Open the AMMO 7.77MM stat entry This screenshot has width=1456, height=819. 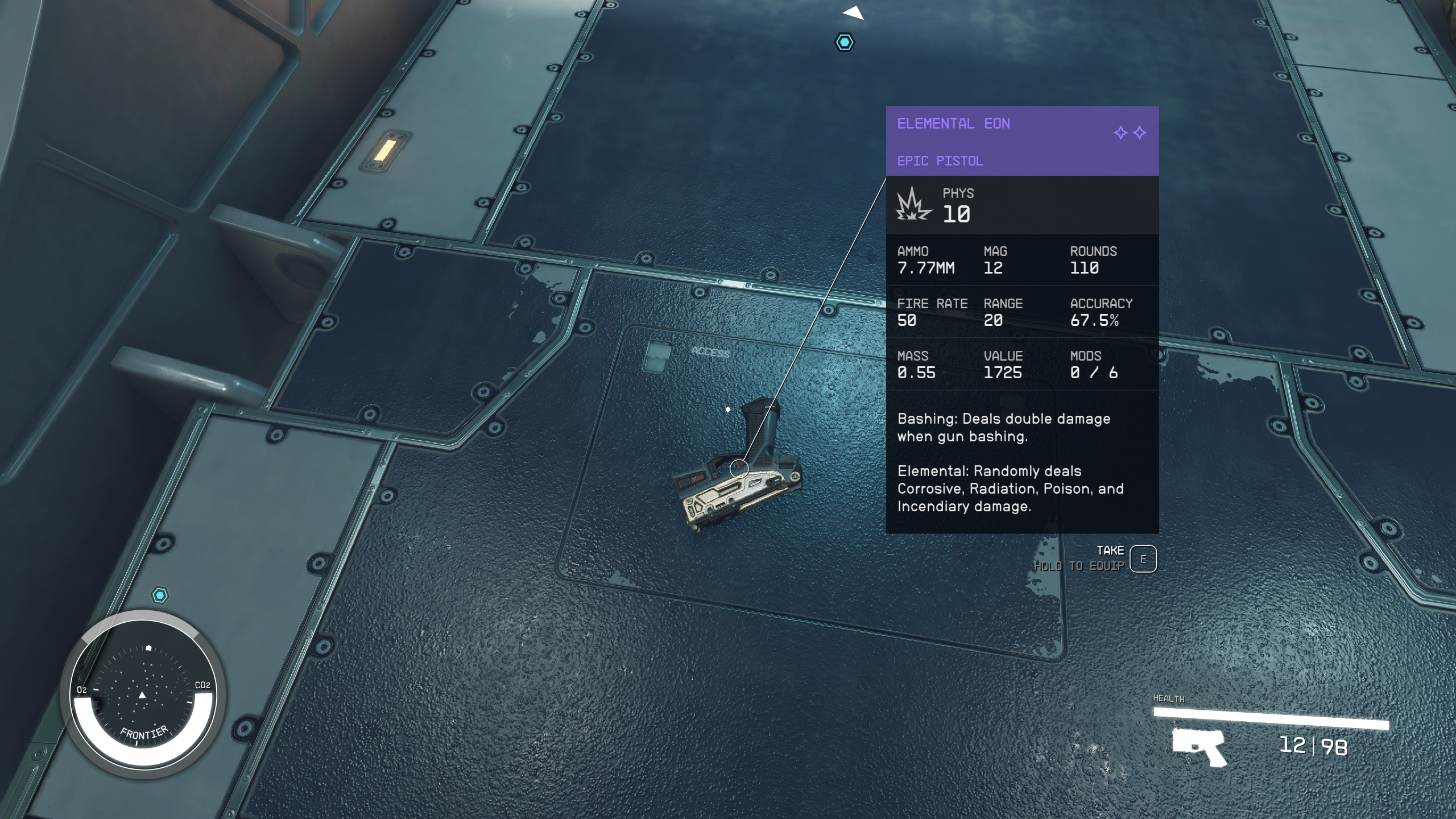[926, 260]
